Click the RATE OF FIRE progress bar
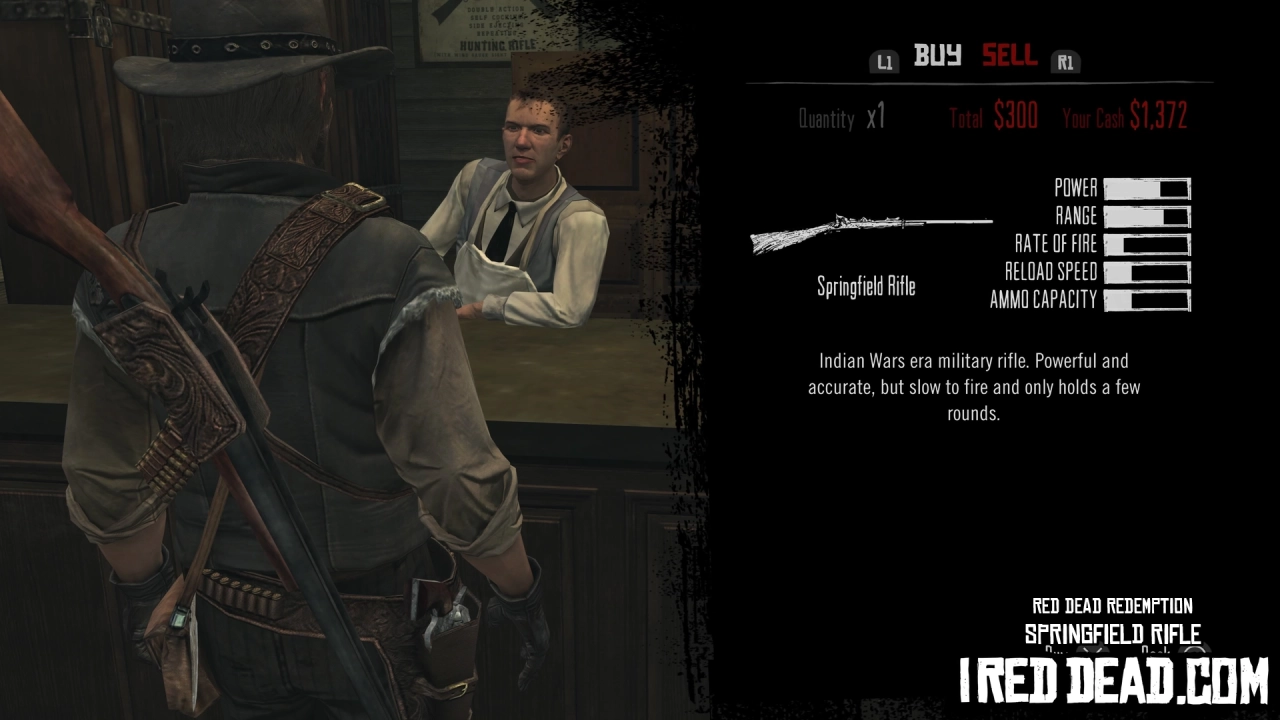 point(1146,243)
